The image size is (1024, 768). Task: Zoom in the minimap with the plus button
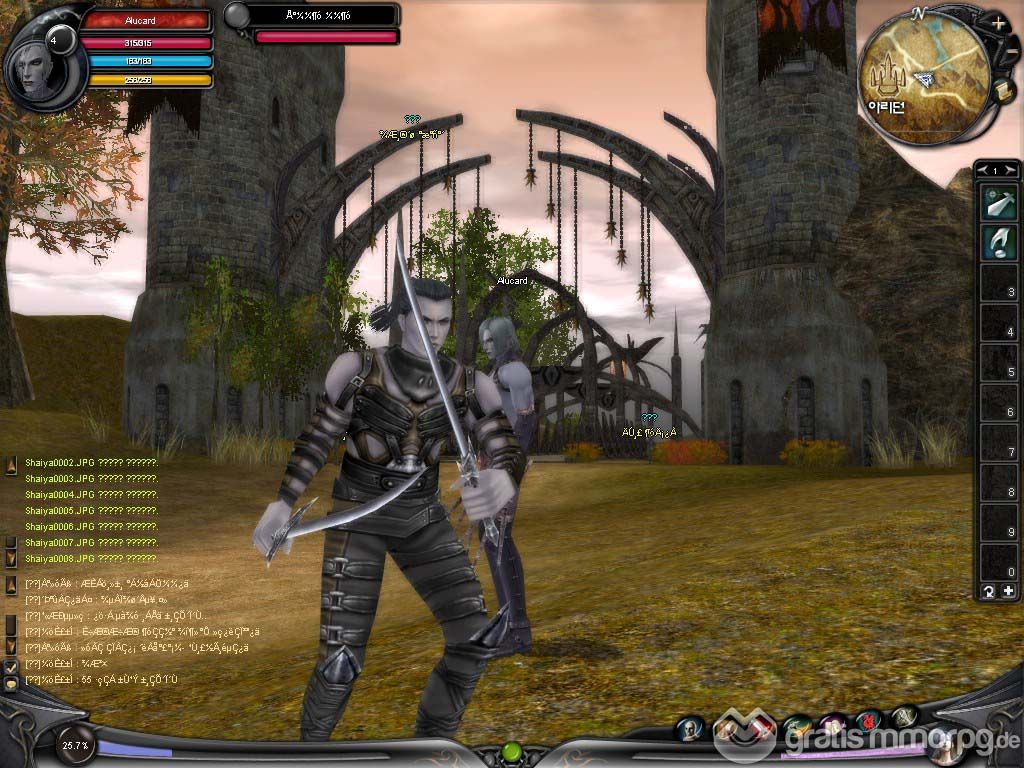point(999,22)
